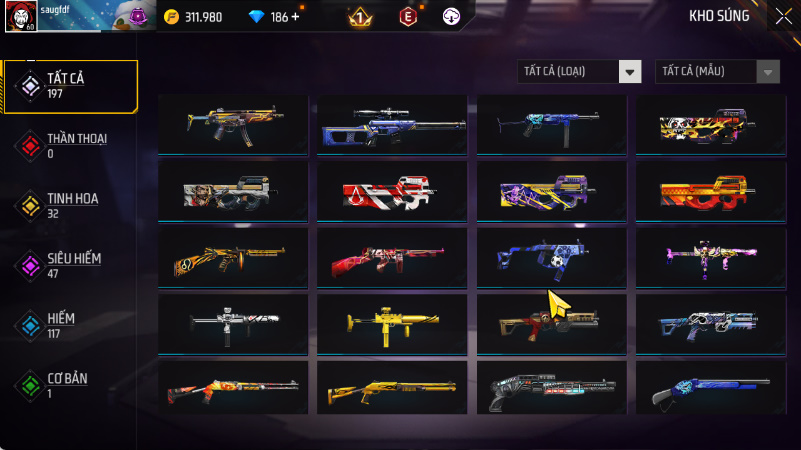Open the Tất Cả (Loại) type dropdown

click(x=579, y=71)
